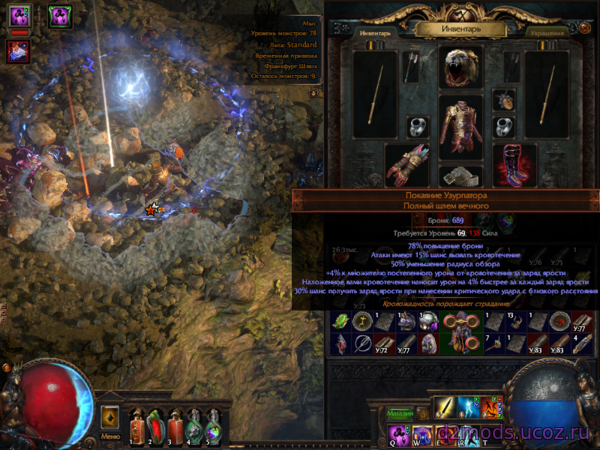The height and width of the screenshot is (450, 600).
Task: Click the purple buff icon at top-left
Action: coord(20,16)
